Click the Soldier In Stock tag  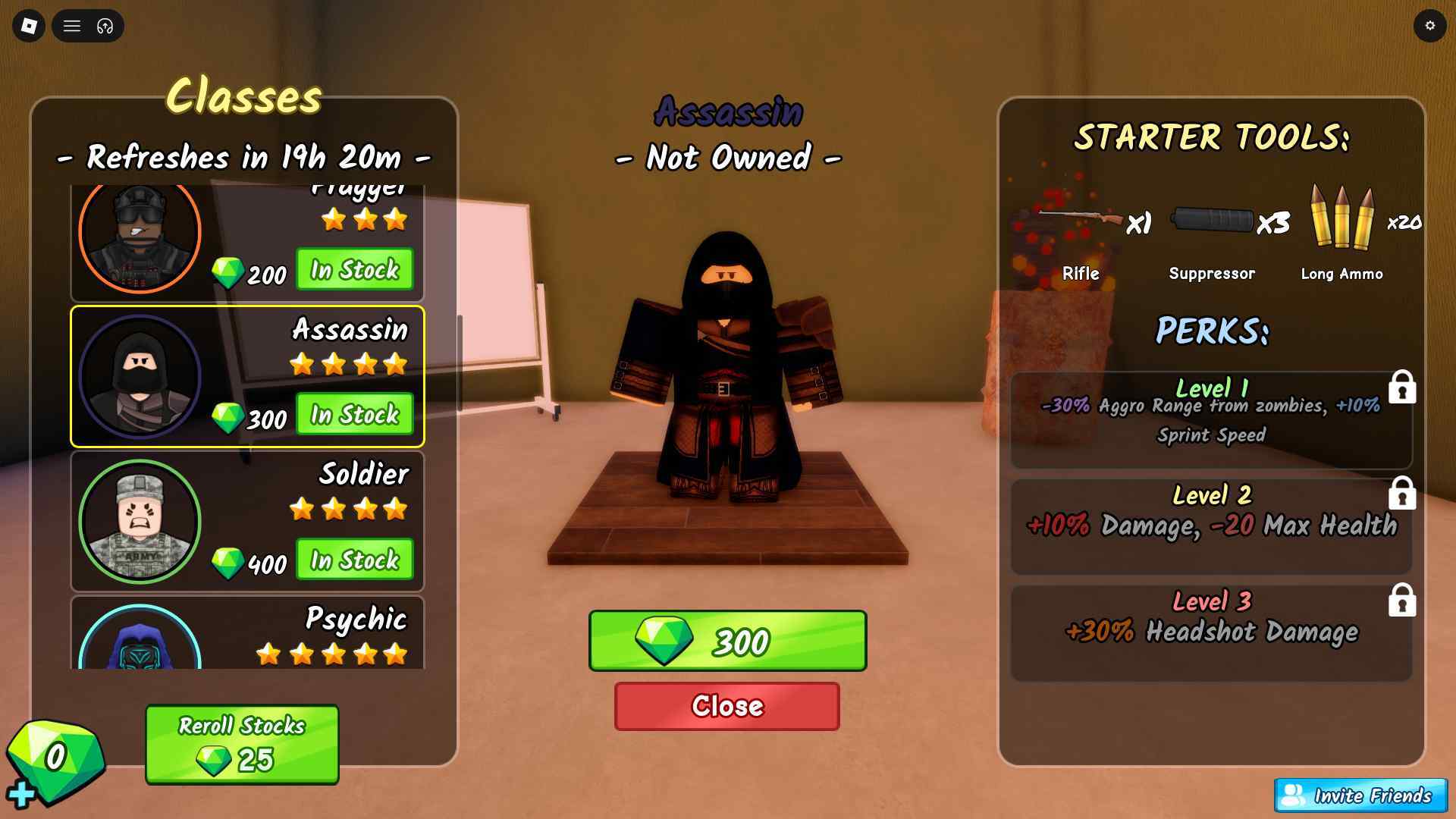point(353,560)
